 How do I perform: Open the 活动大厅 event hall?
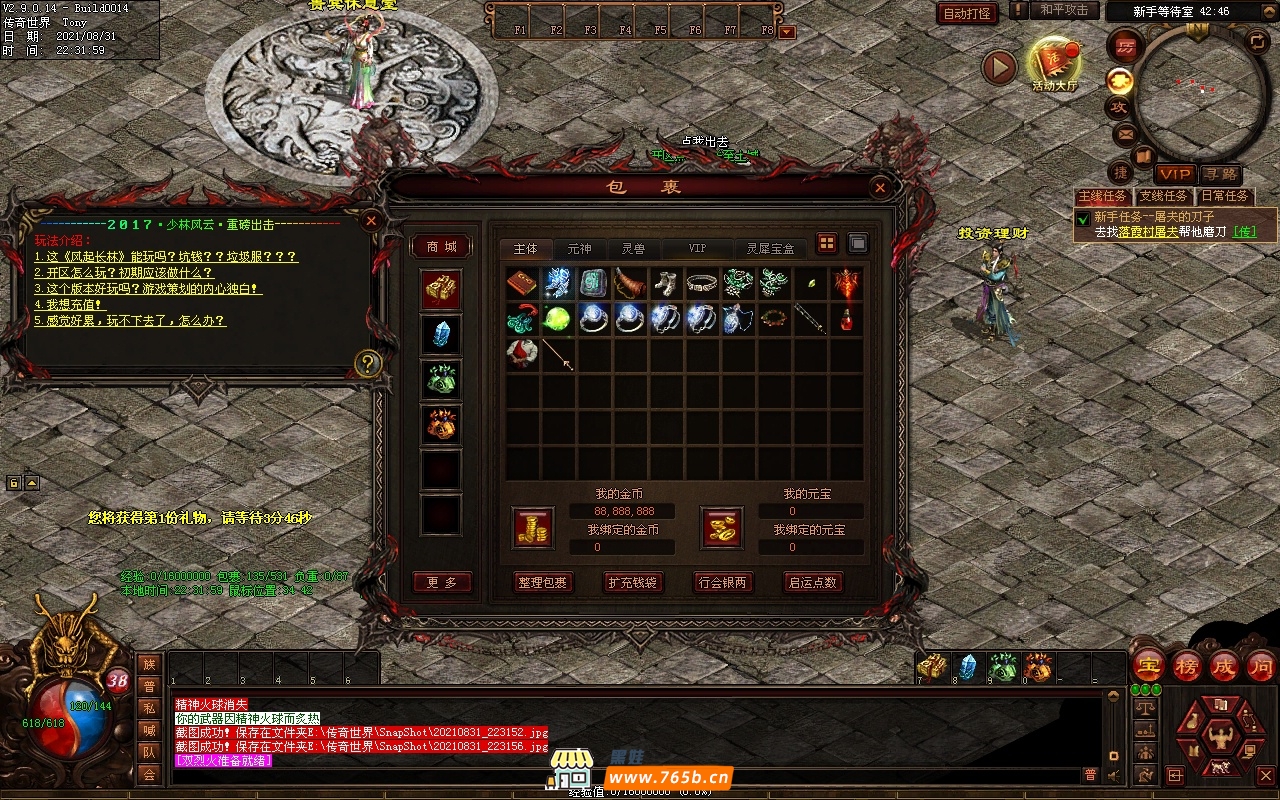[x=1054, y=62]
